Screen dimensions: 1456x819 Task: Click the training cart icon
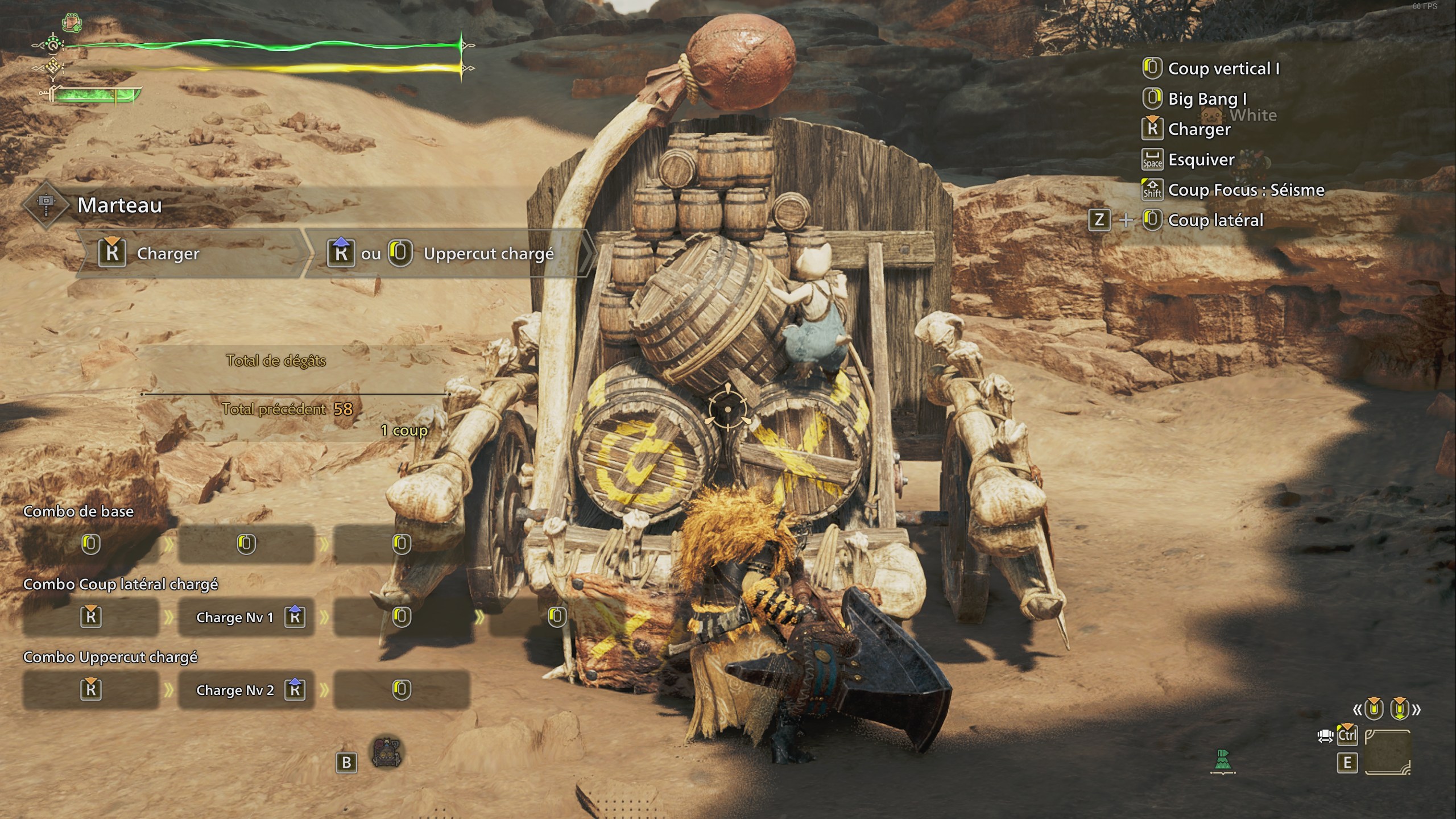387,753
